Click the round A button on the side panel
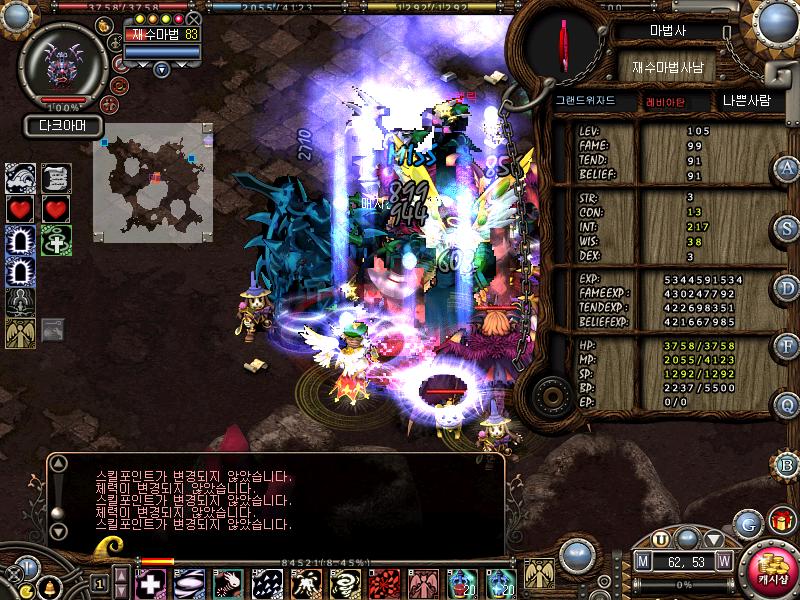Screen dimensions: 800x600 pyautogui.click(x=787, y=169)
